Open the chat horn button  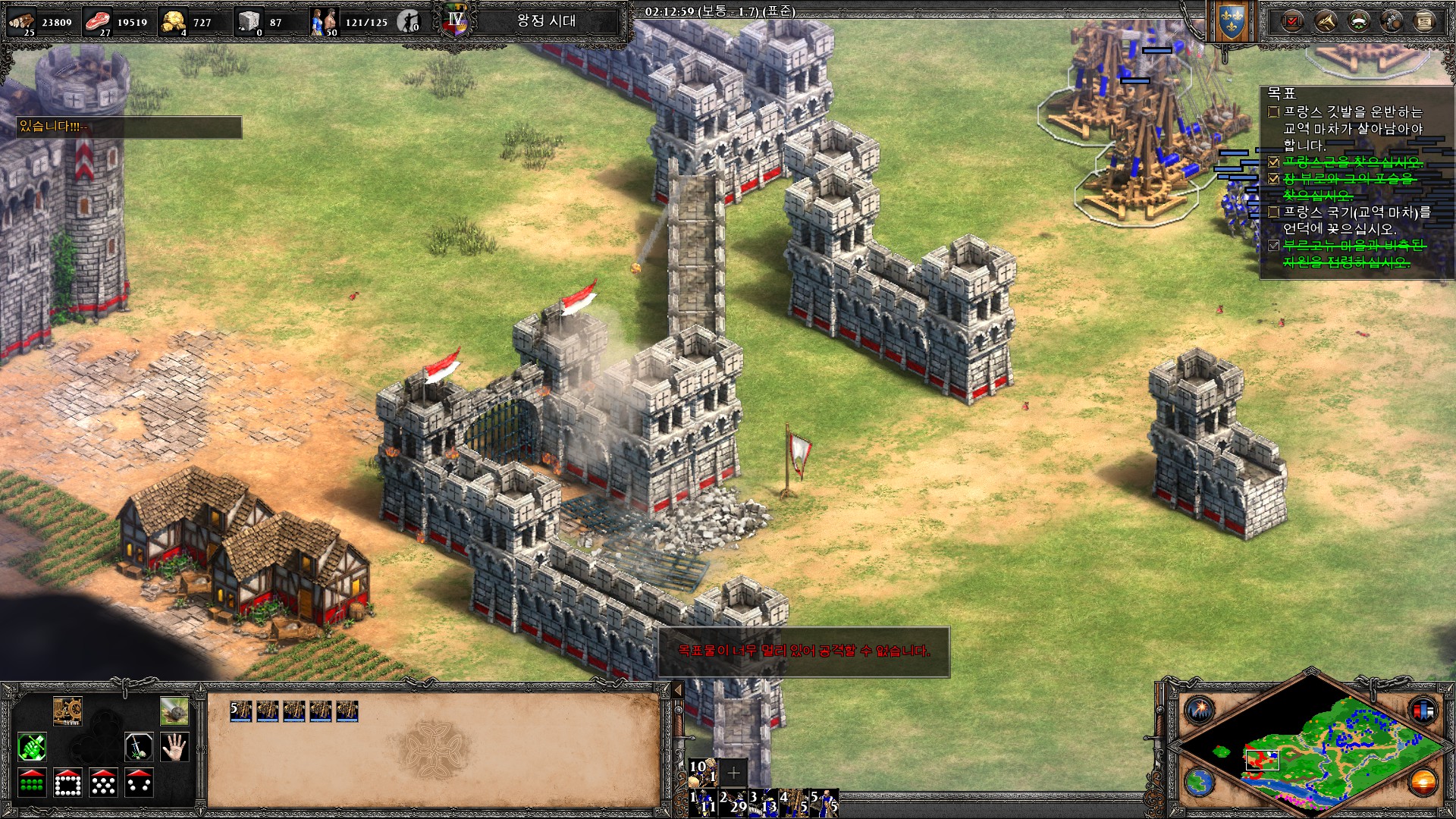[x=1325, y=21]
